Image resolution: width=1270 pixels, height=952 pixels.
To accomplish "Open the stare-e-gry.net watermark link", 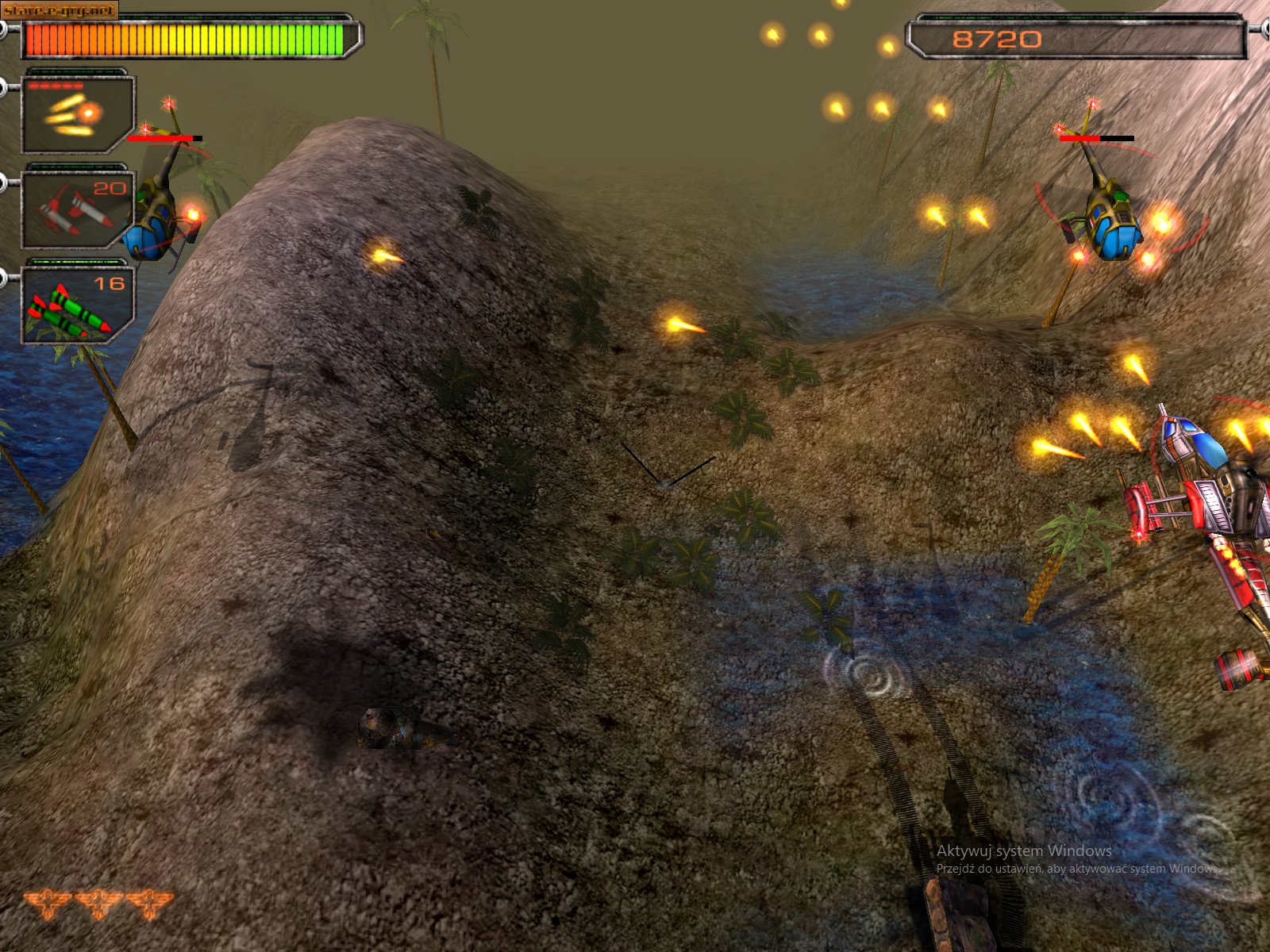I will click(x=58, y=10).
